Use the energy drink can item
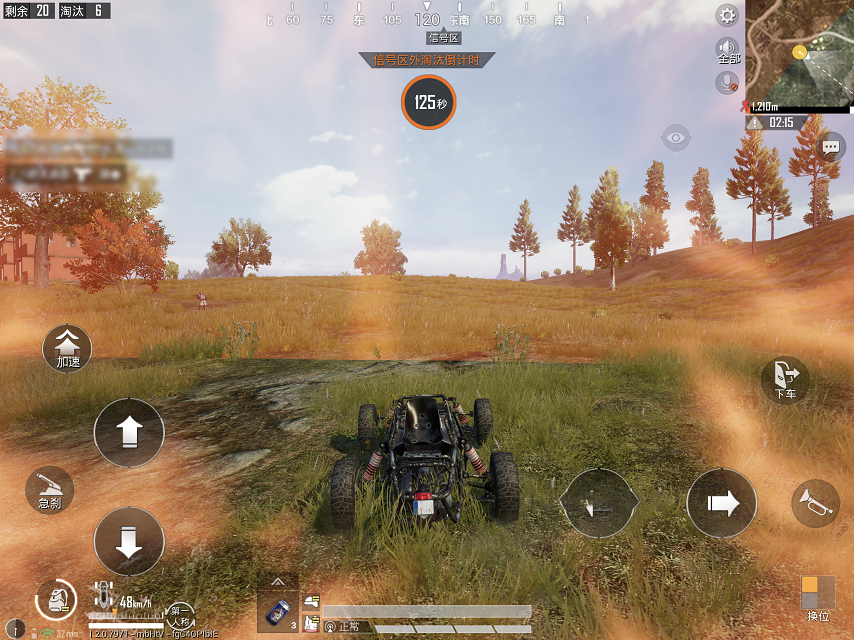 point(278,609)
